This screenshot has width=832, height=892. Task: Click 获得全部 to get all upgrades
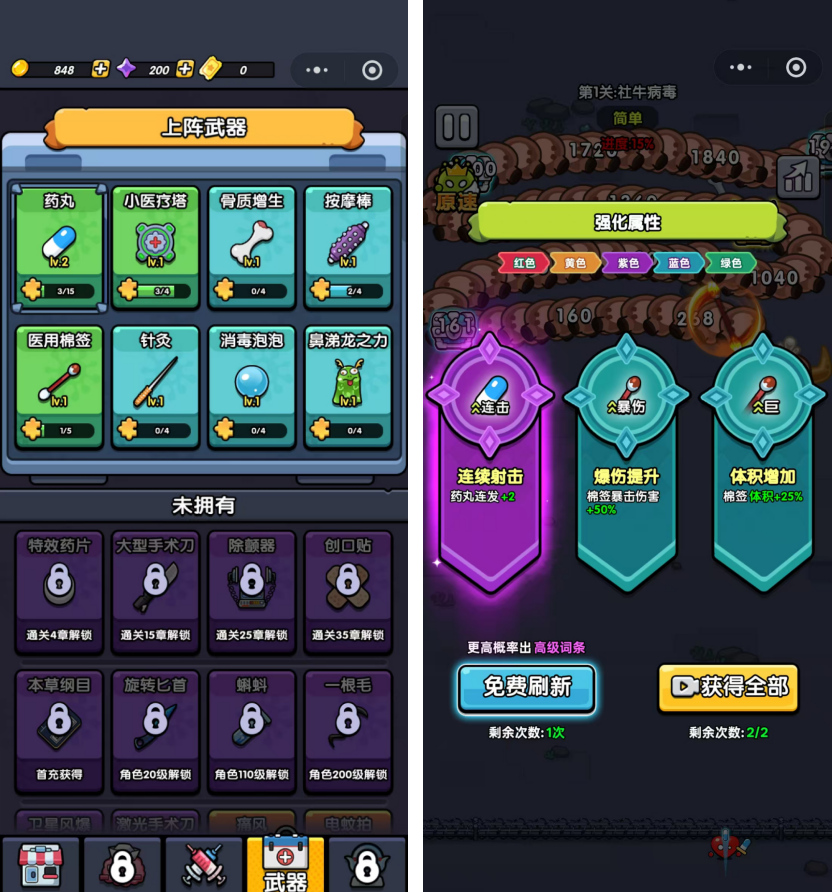(x=728, y=687)
